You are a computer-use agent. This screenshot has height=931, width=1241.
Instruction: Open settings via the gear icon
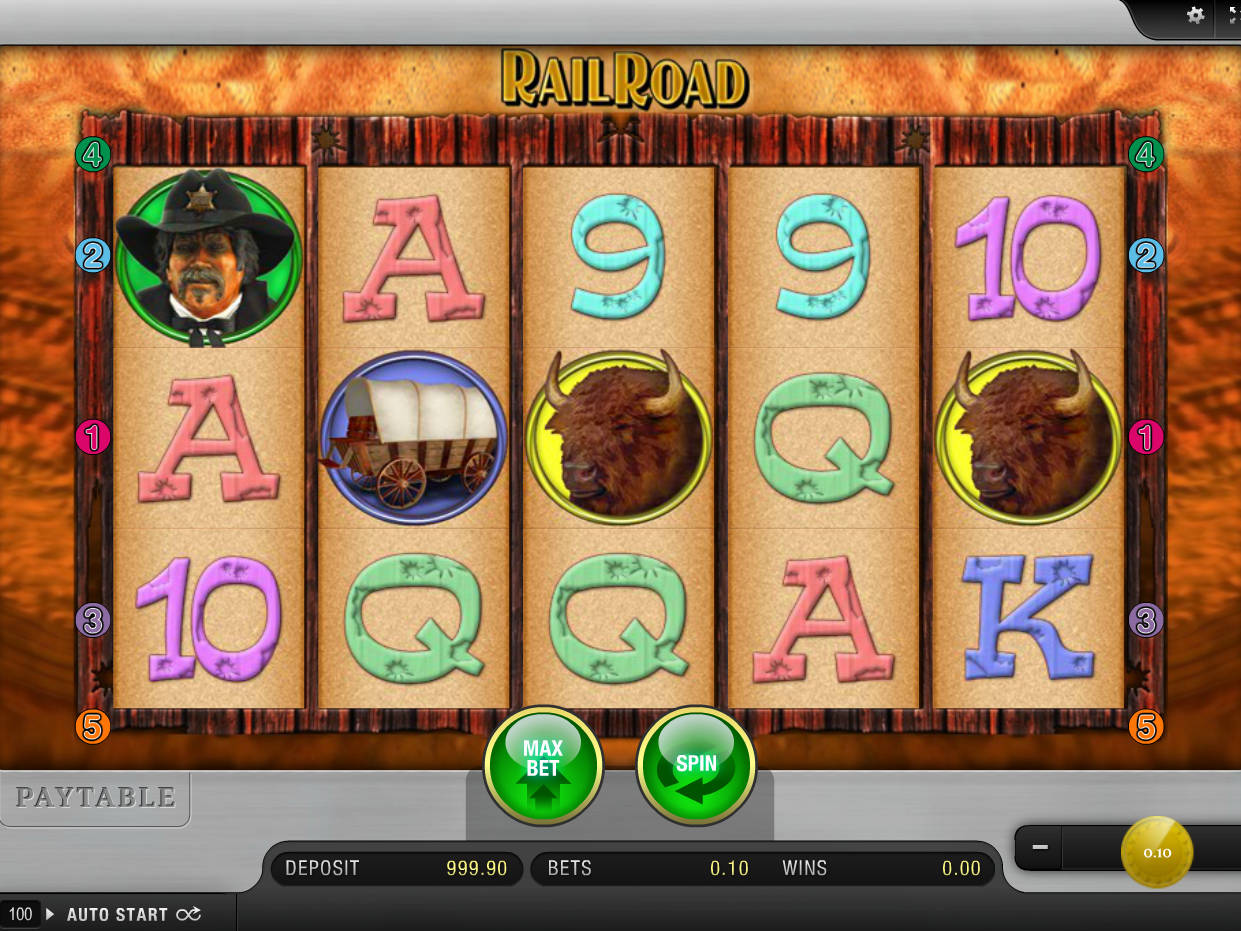point(1195,16)
